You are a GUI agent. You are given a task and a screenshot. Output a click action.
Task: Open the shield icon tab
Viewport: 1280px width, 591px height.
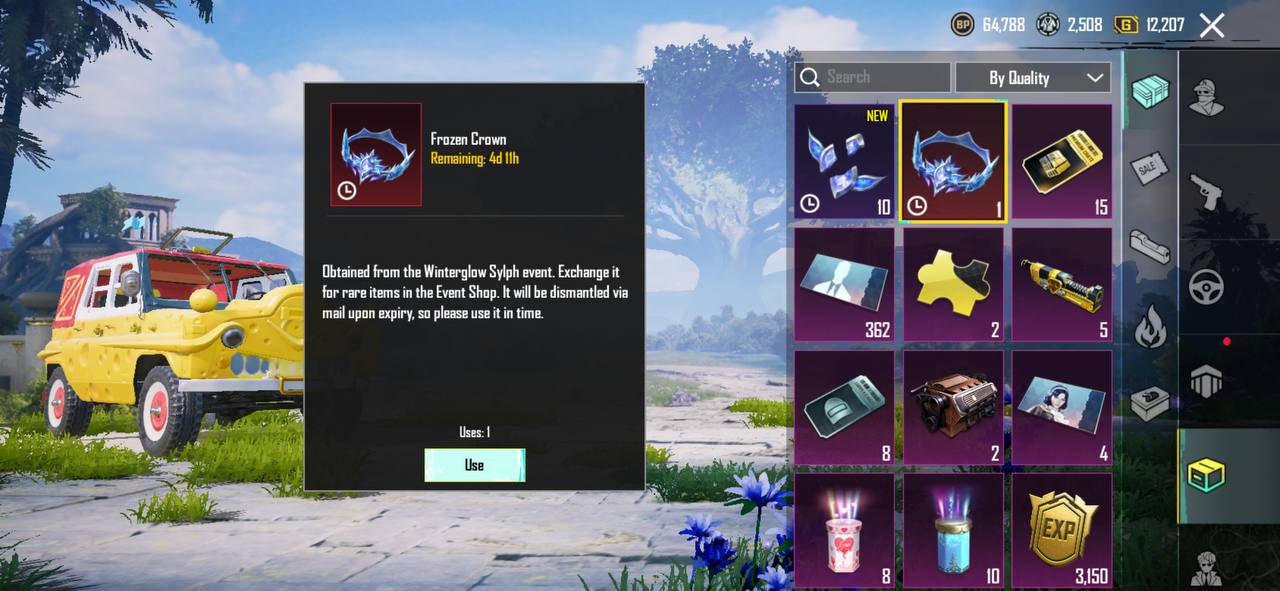coord(1207,380)
